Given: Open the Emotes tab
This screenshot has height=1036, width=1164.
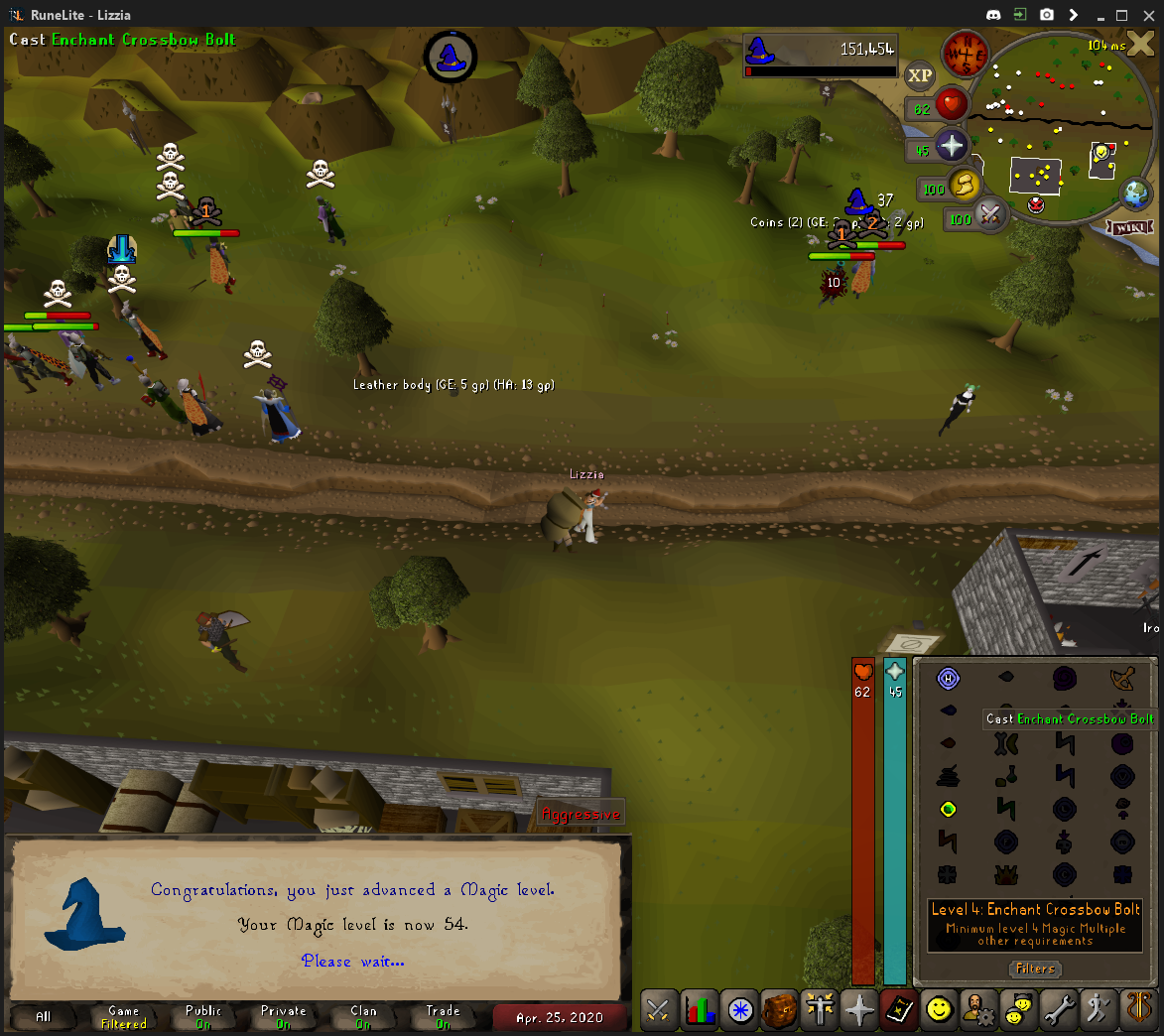Looking at the screenshot, I should point(1099,1010).
